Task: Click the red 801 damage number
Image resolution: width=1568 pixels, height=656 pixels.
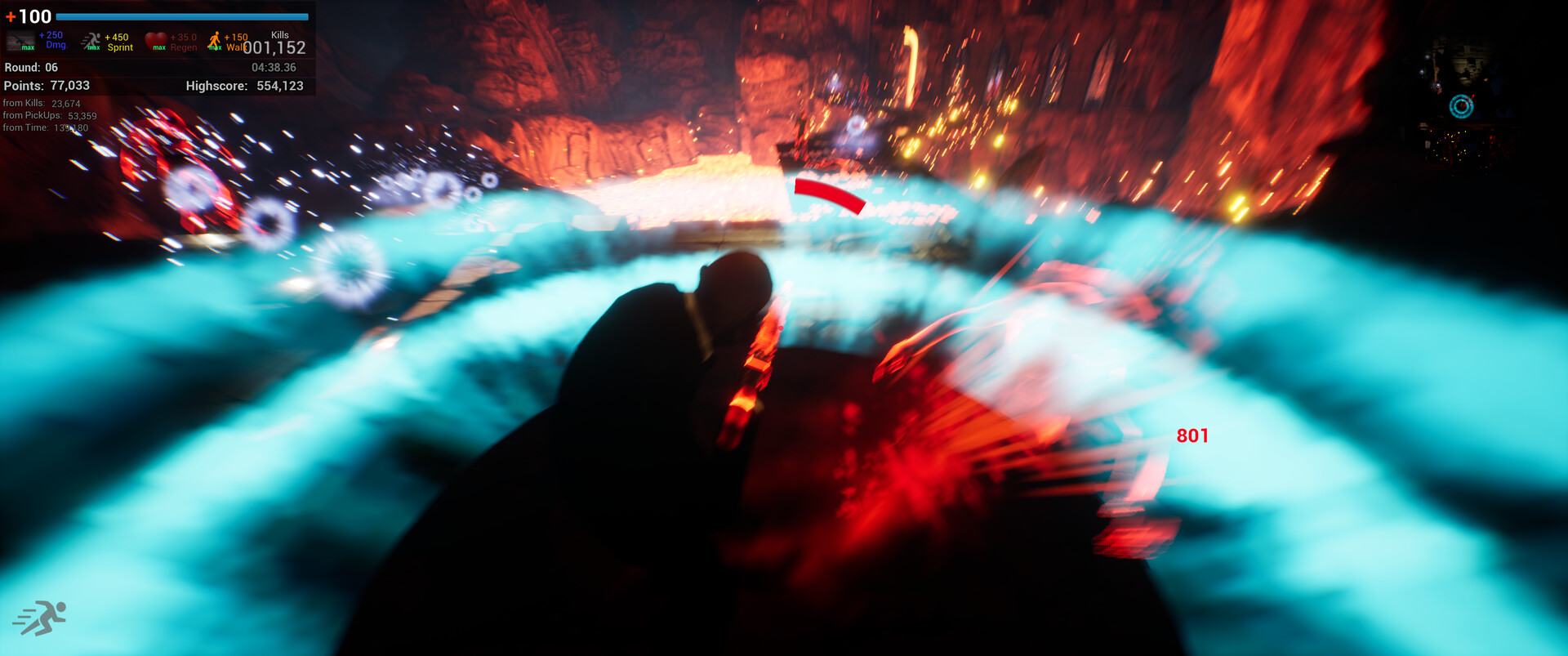Action: pos(1192,436)
